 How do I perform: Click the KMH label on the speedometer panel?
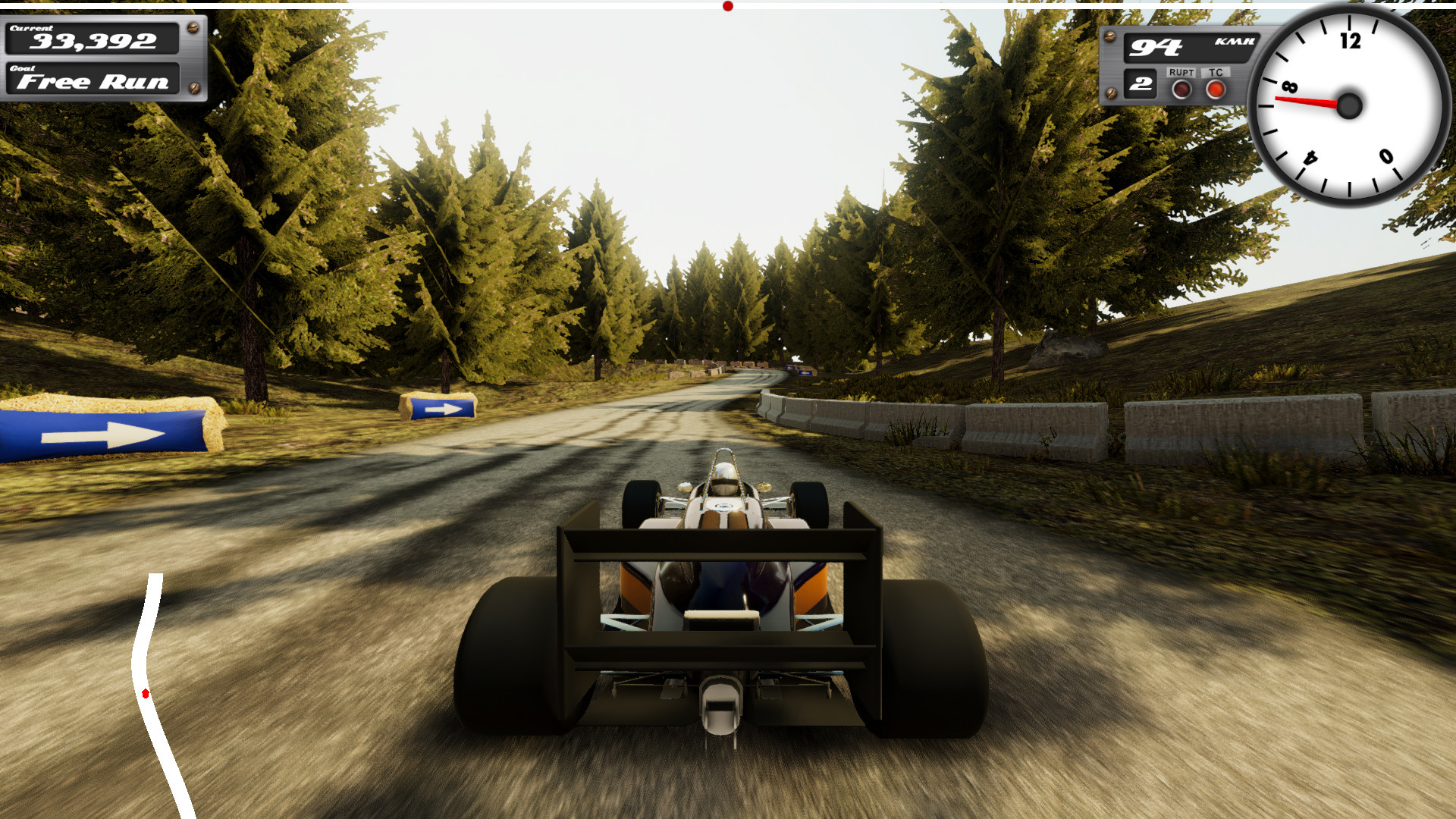click(1234, 42)
